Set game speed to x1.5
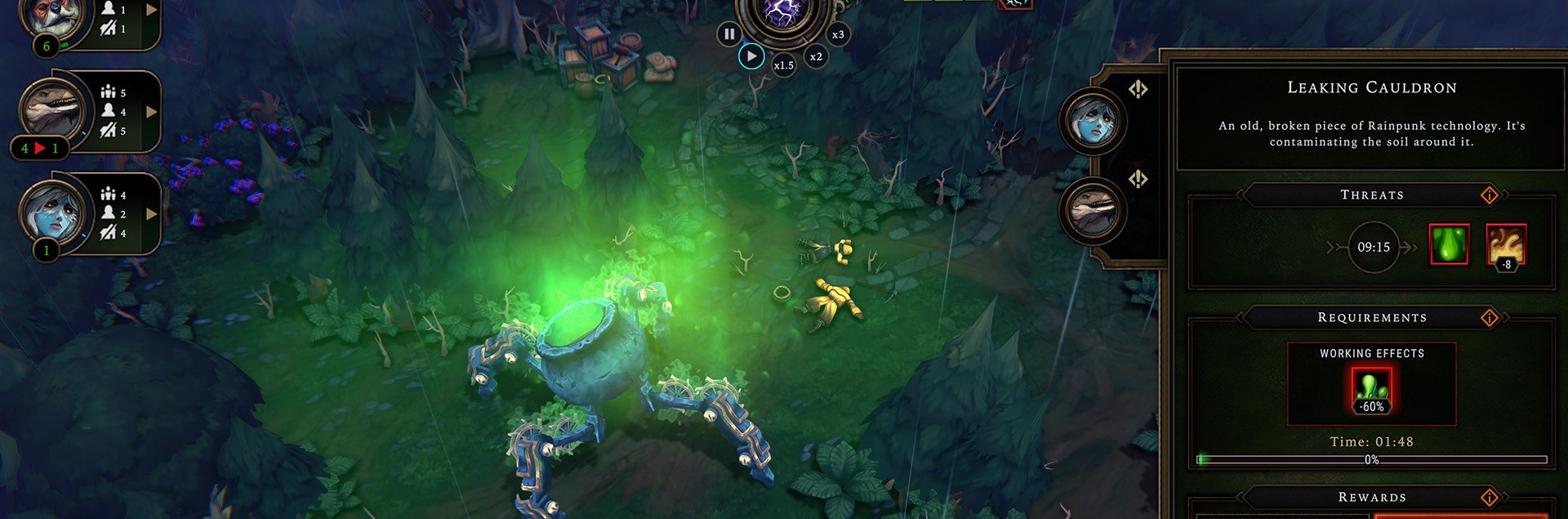The image size is (1568, 519). (x=784, y=65)
